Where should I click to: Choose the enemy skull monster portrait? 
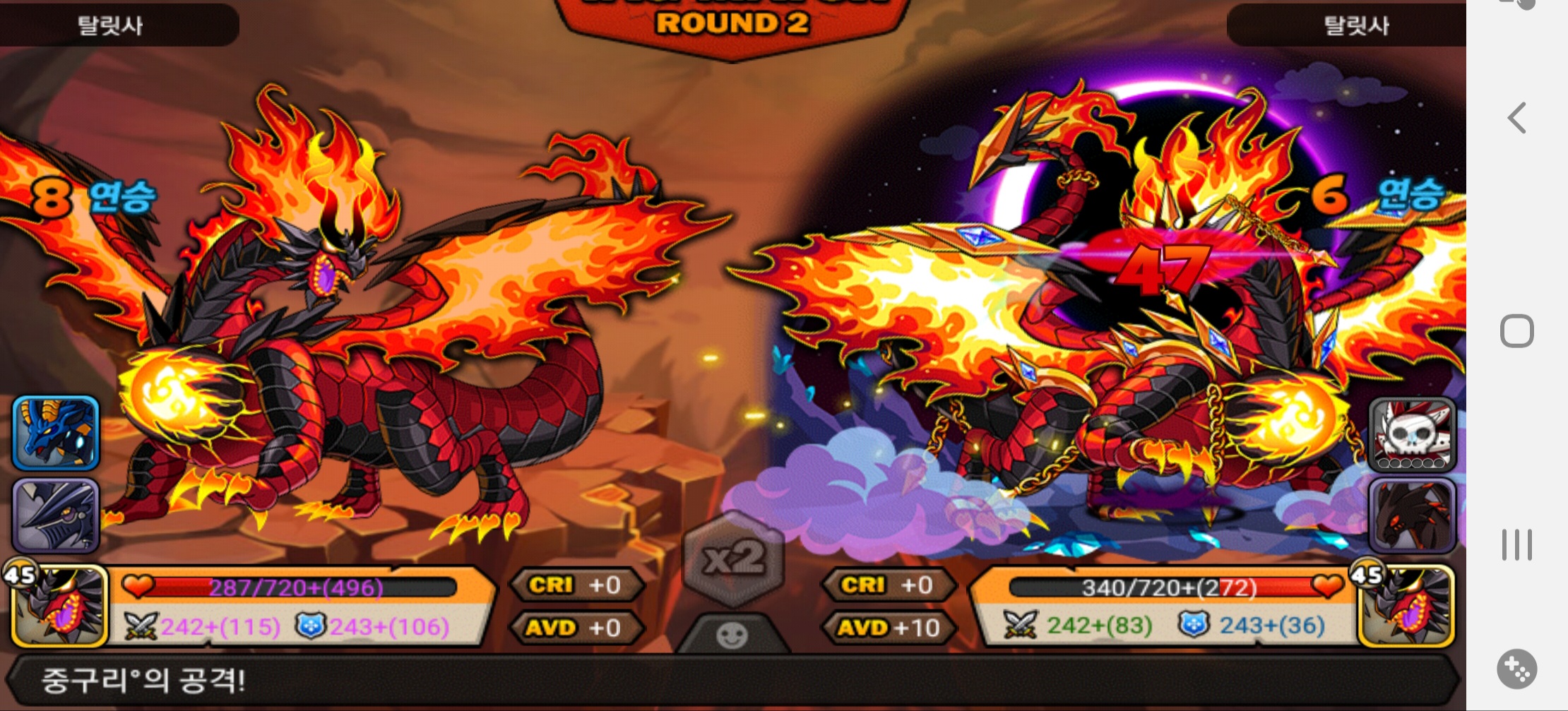(1412, 434)
